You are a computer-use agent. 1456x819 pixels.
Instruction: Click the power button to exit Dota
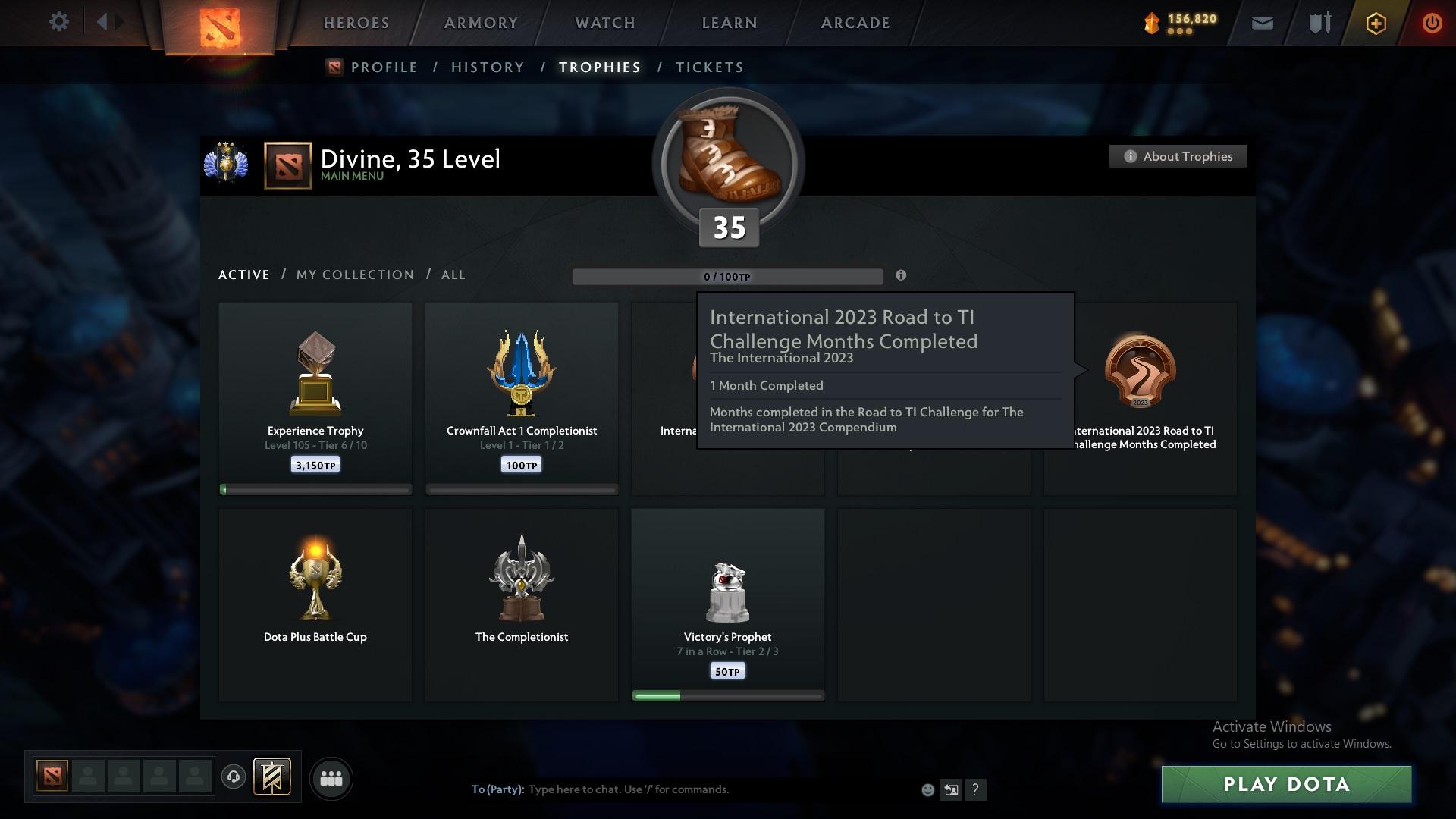point(1432,23)
